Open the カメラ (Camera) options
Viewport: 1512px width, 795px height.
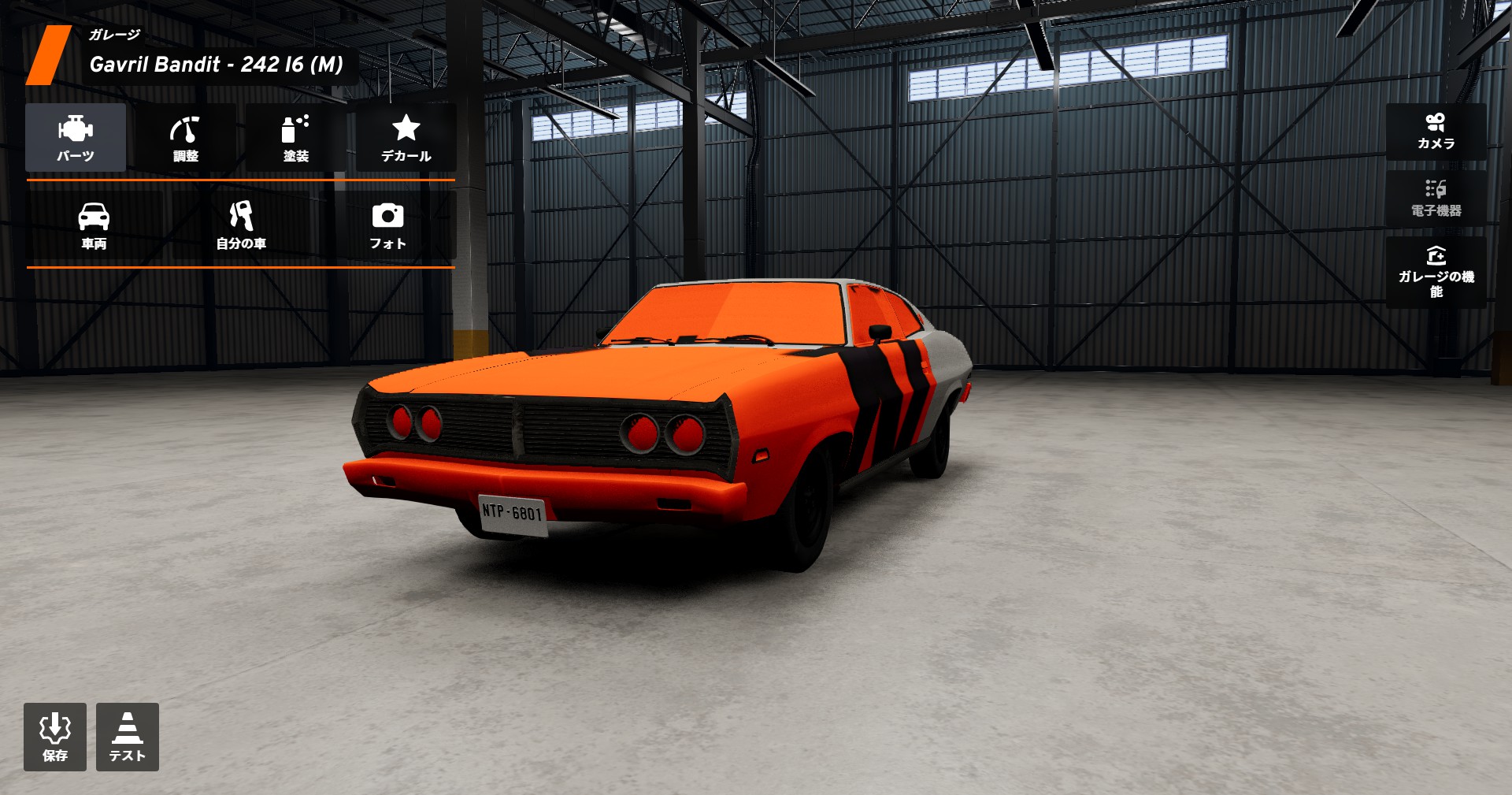(x=1436, y=132)
